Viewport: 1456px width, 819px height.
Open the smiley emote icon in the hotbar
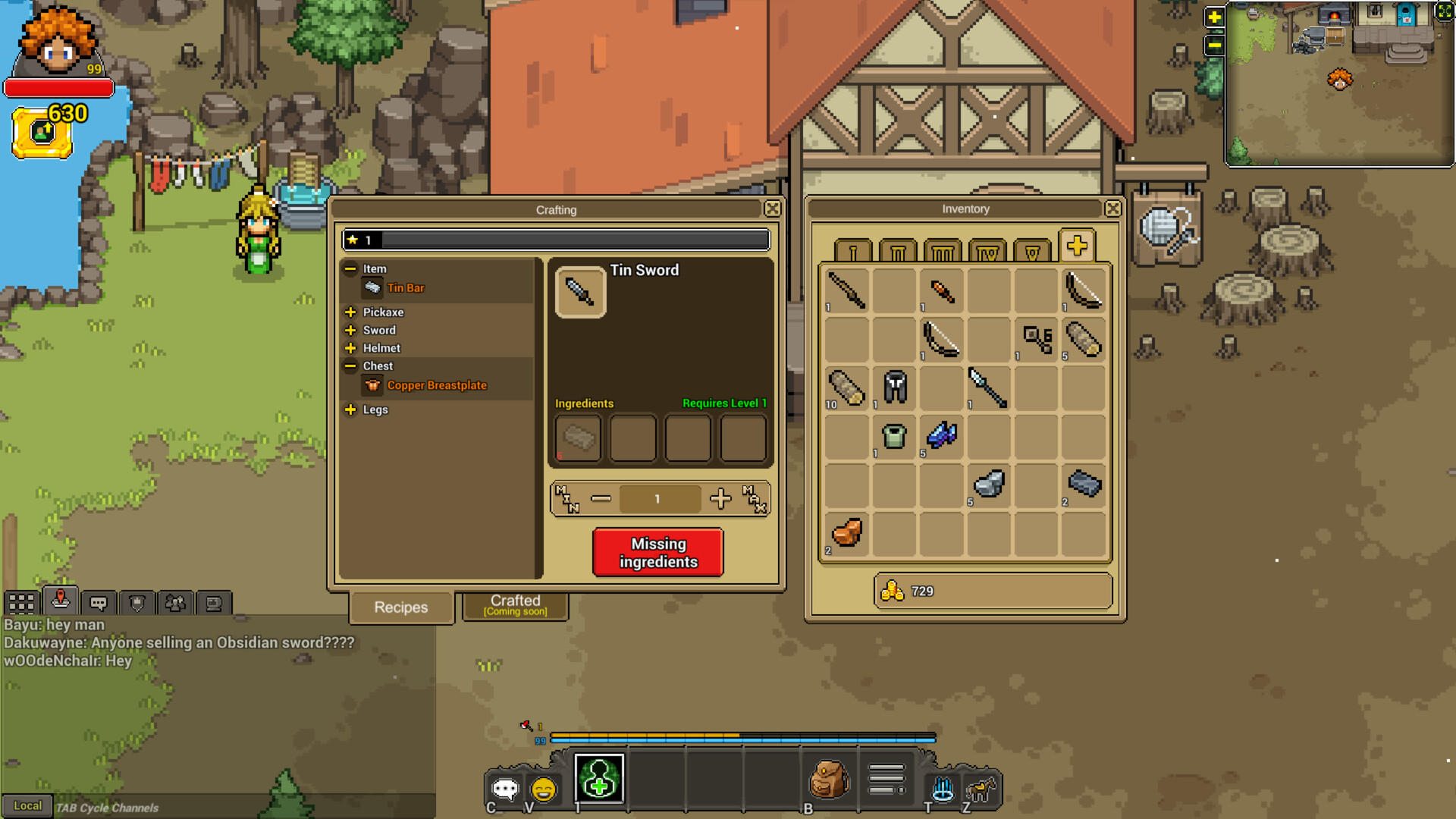543,789
